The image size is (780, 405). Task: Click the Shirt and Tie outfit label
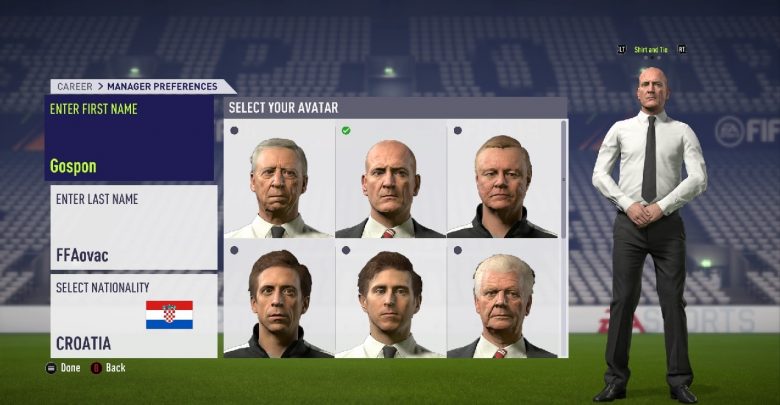pyautogui.click(x=652, y=49)
